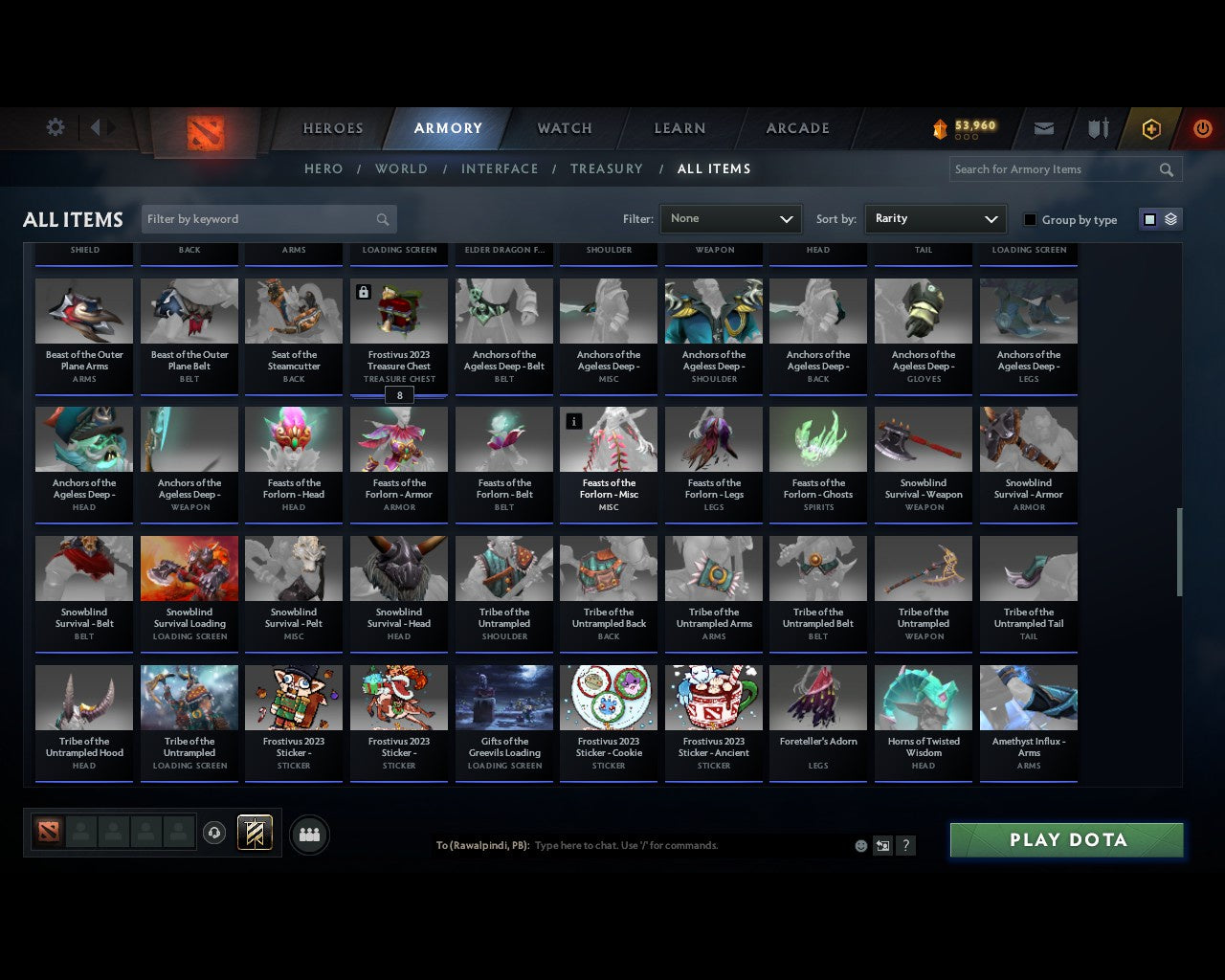The height and width of the screenshot is (980, 1225).
Task: Click the voice chat headset icon
Action: tap(214, 833)
